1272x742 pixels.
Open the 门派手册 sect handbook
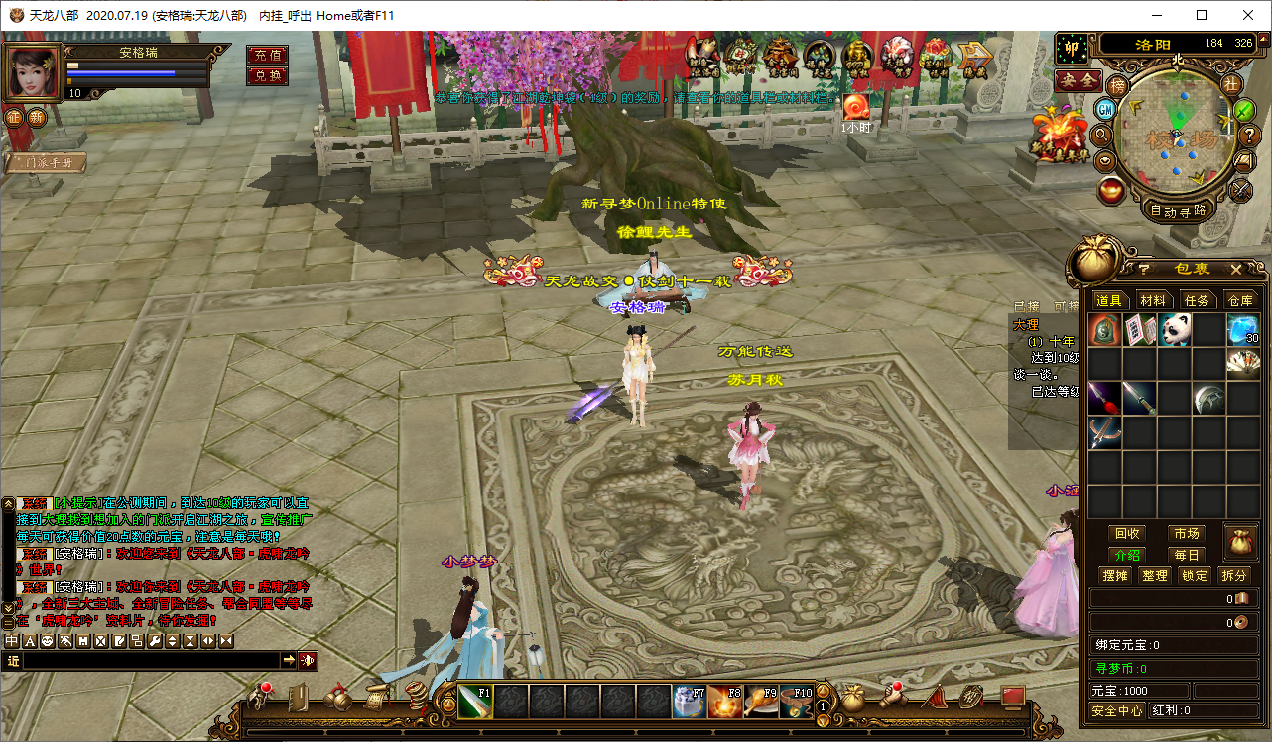(x=45, y=163)
